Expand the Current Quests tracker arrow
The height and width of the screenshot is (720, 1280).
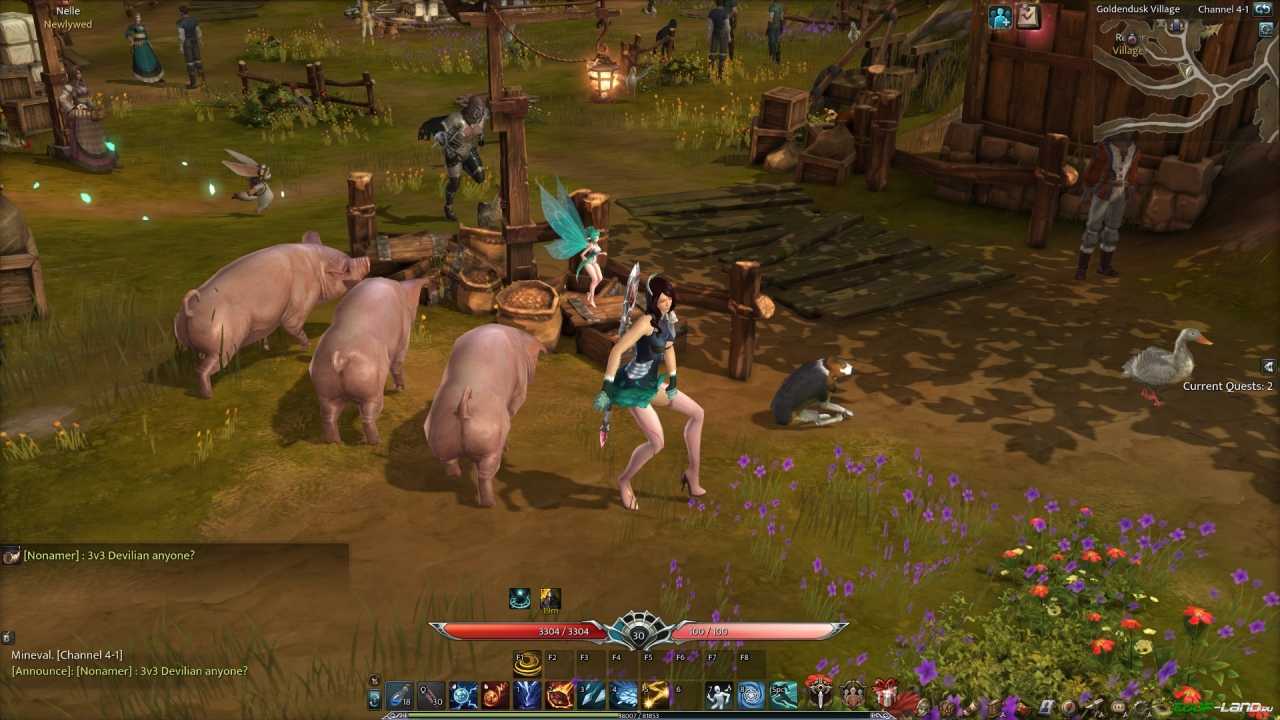pyautogui.click(x=1268, y=367)
